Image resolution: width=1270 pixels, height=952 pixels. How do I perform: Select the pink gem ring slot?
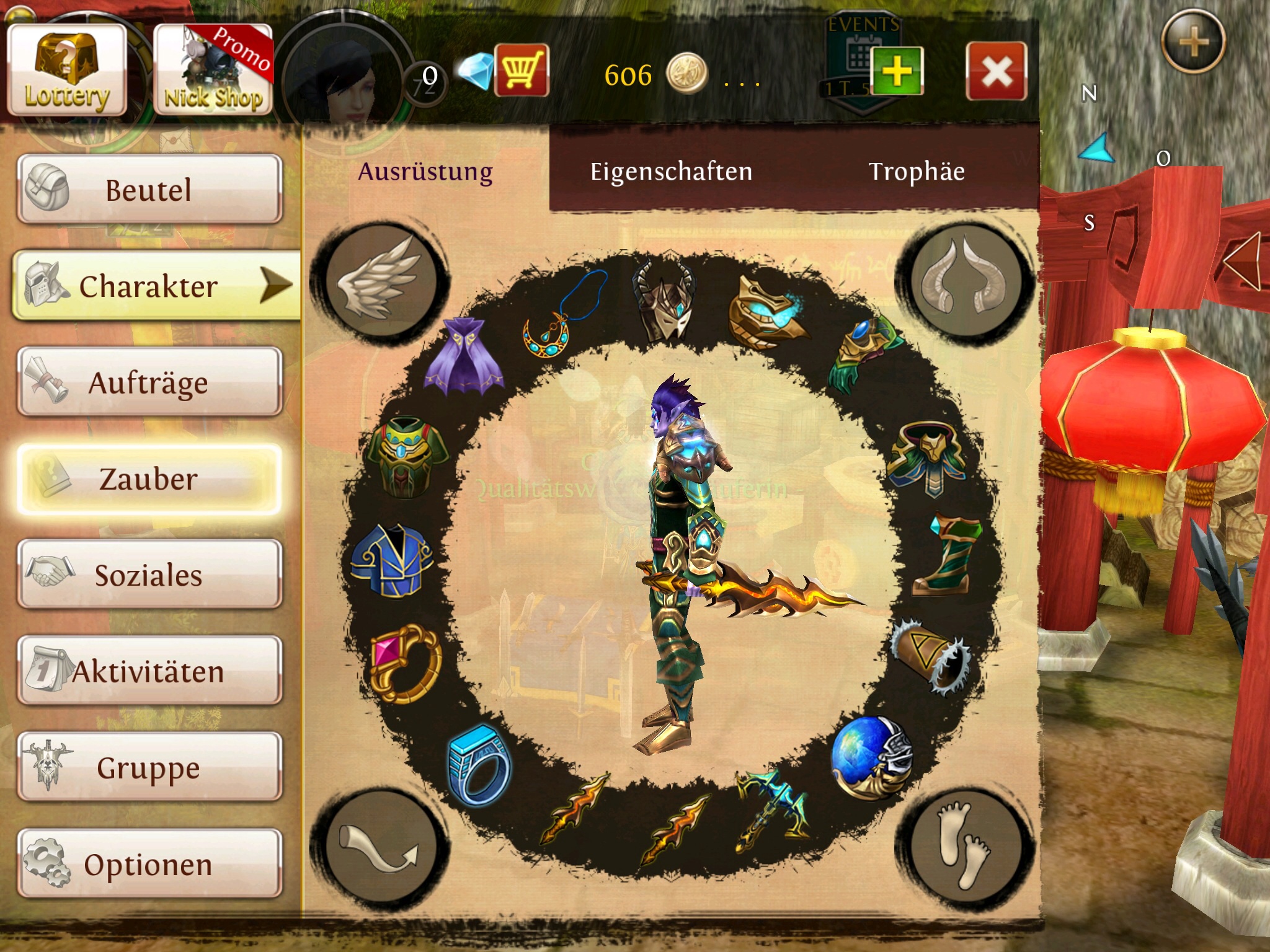click(406, 663)
